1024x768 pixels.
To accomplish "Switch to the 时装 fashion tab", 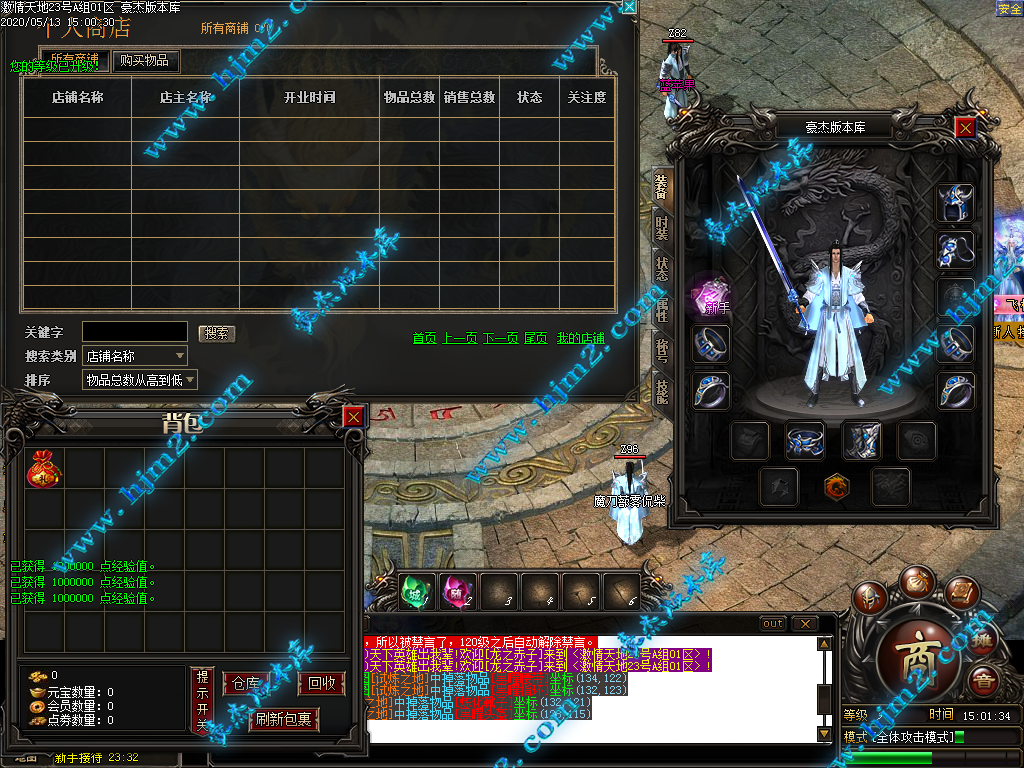I will [662, 229].
